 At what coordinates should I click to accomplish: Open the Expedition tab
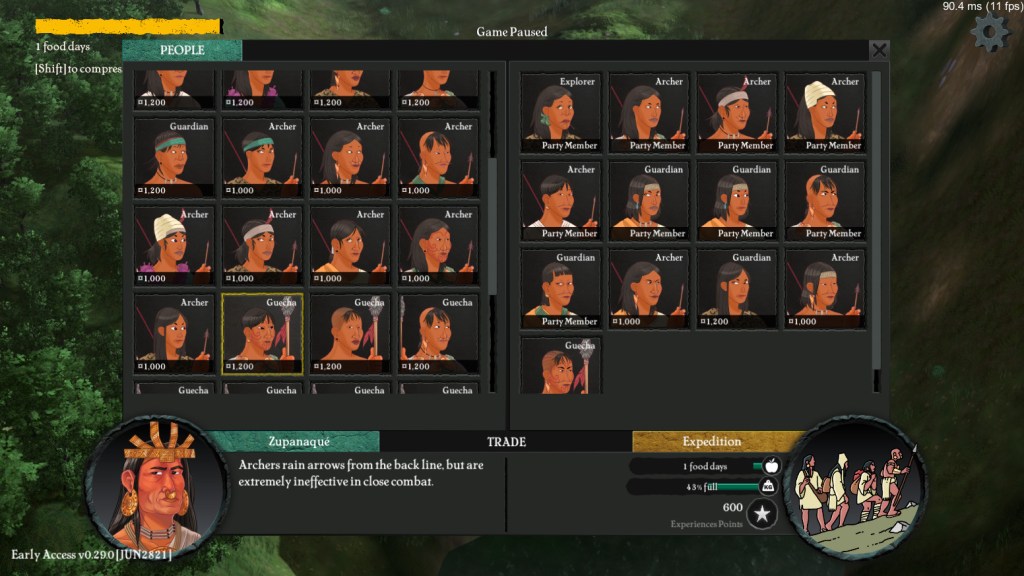click(712, 441)
